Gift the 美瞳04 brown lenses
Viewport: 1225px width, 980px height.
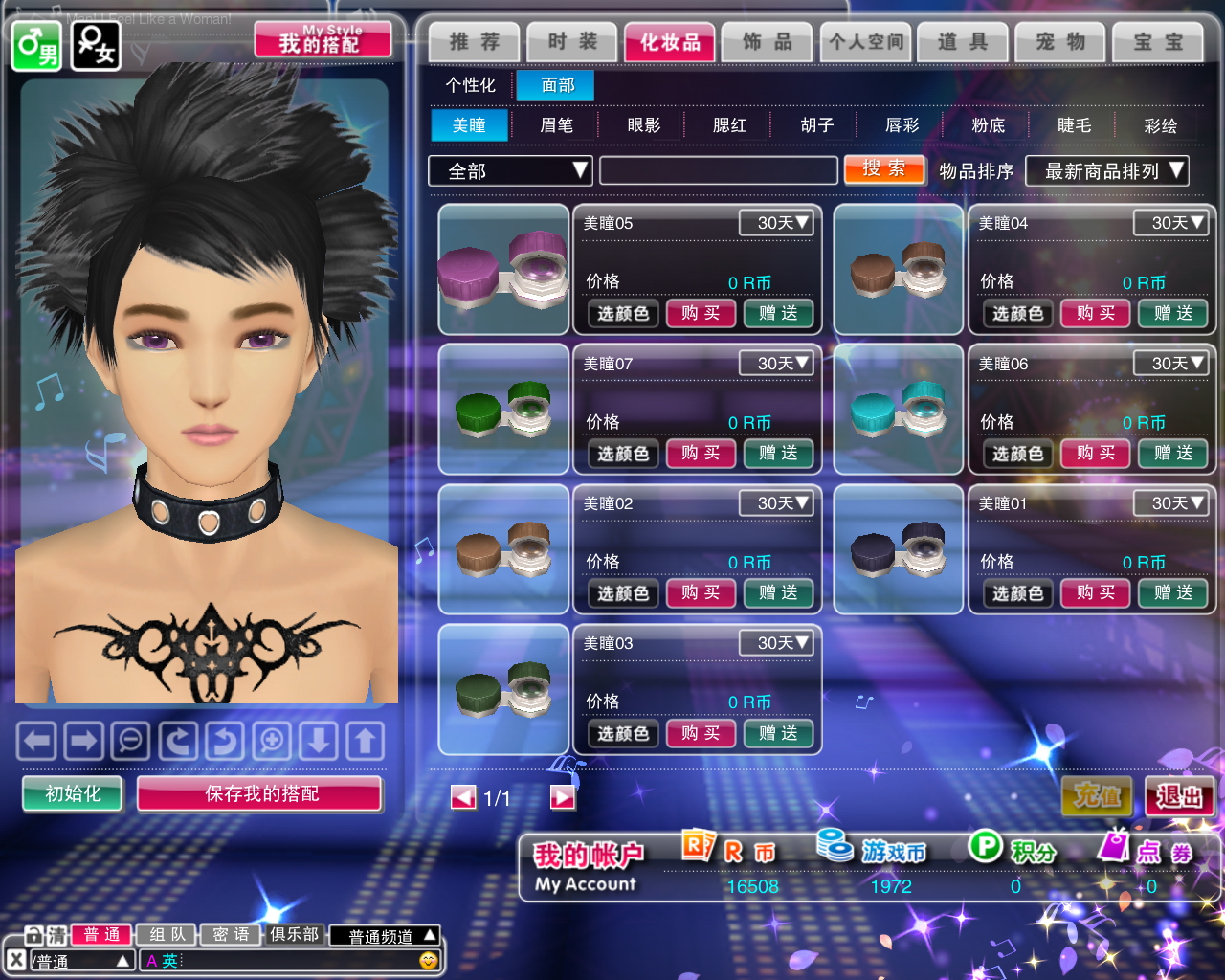pos(1172,313)
